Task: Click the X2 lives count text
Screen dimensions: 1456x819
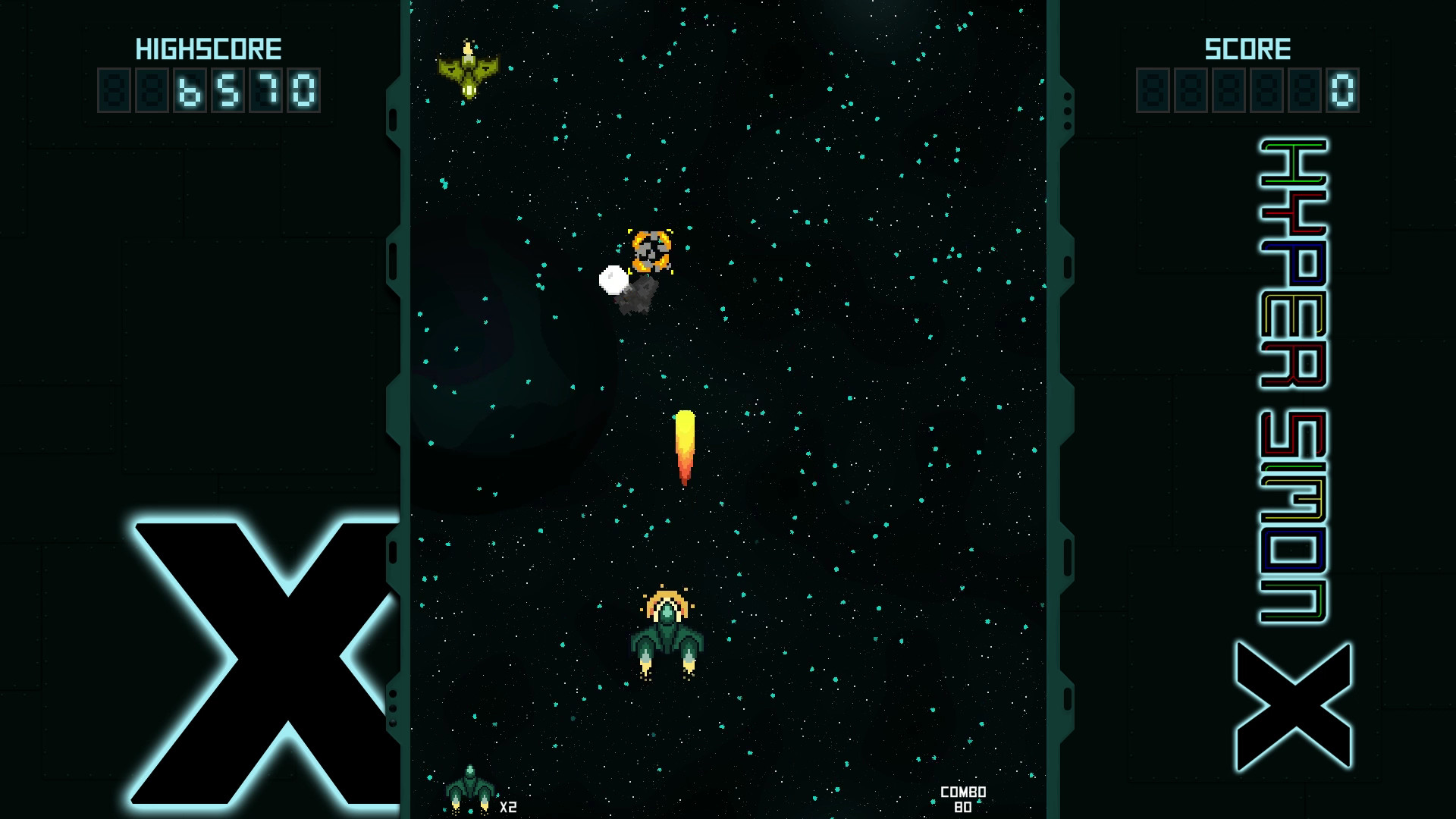Action: click(507, 808)
